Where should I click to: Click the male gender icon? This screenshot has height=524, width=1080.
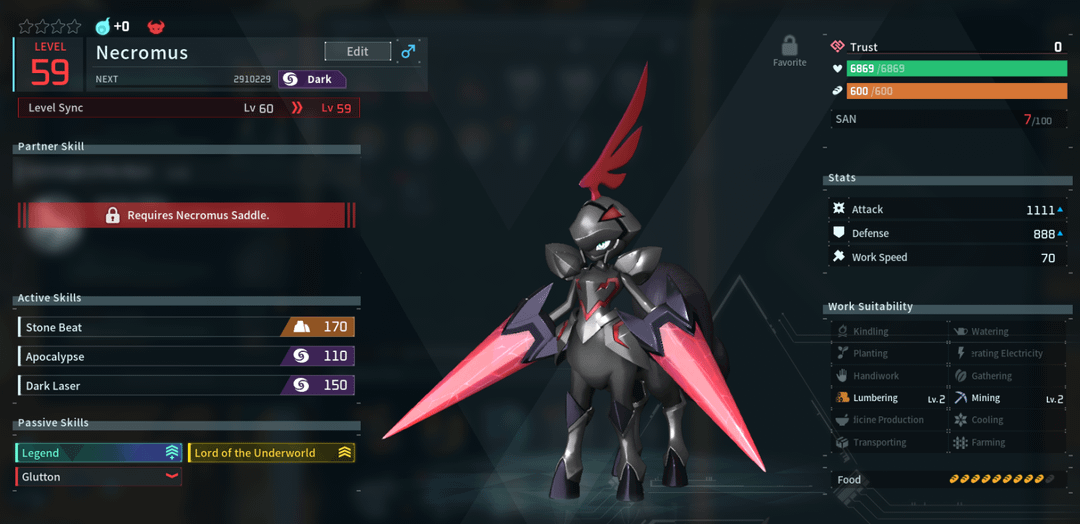(408, 51)
